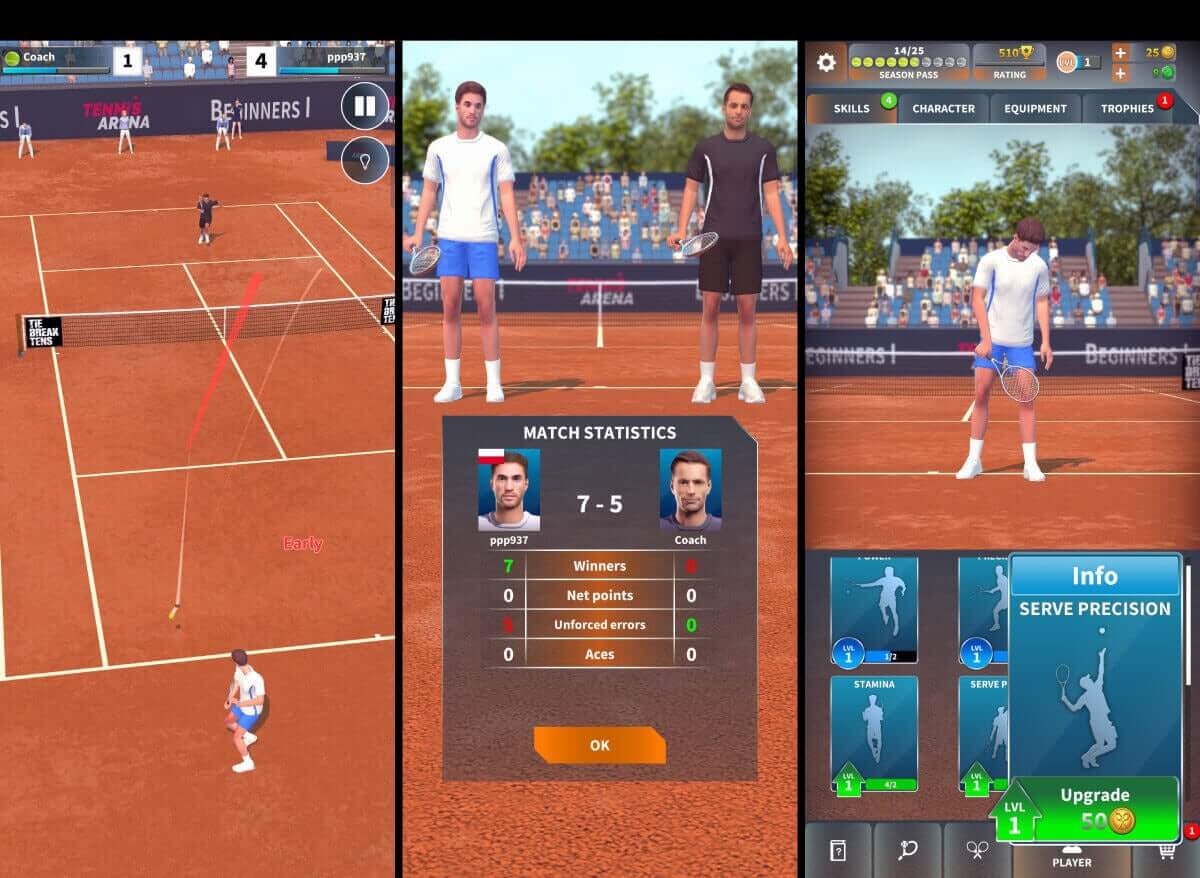1200x878 pixels.
Task: Tap the Info header for Serve Precision
Action: pyautogui.click(x=1094, y=576)
